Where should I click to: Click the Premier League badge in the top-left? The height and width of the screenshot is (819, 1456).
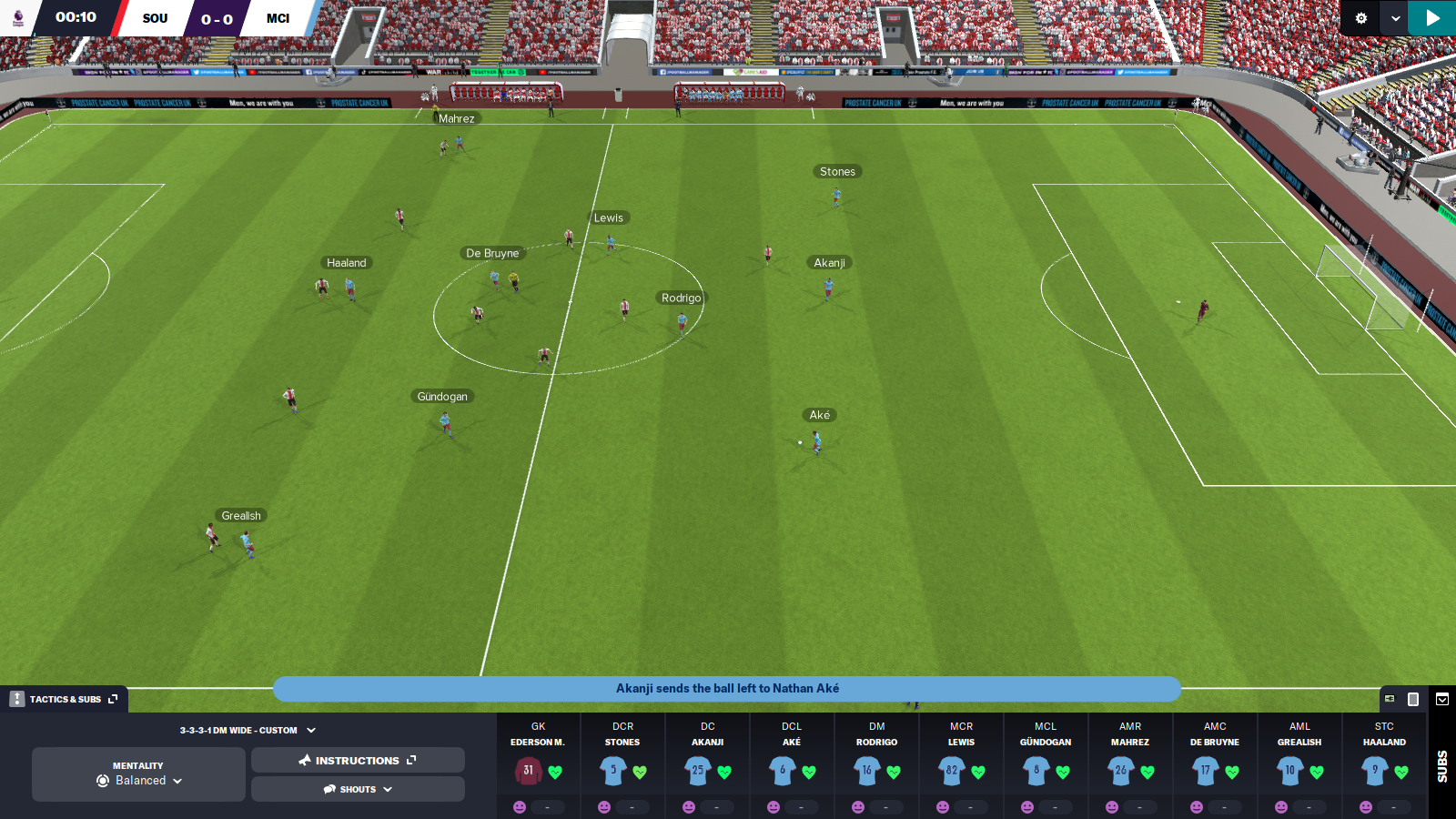click(17, 17)
